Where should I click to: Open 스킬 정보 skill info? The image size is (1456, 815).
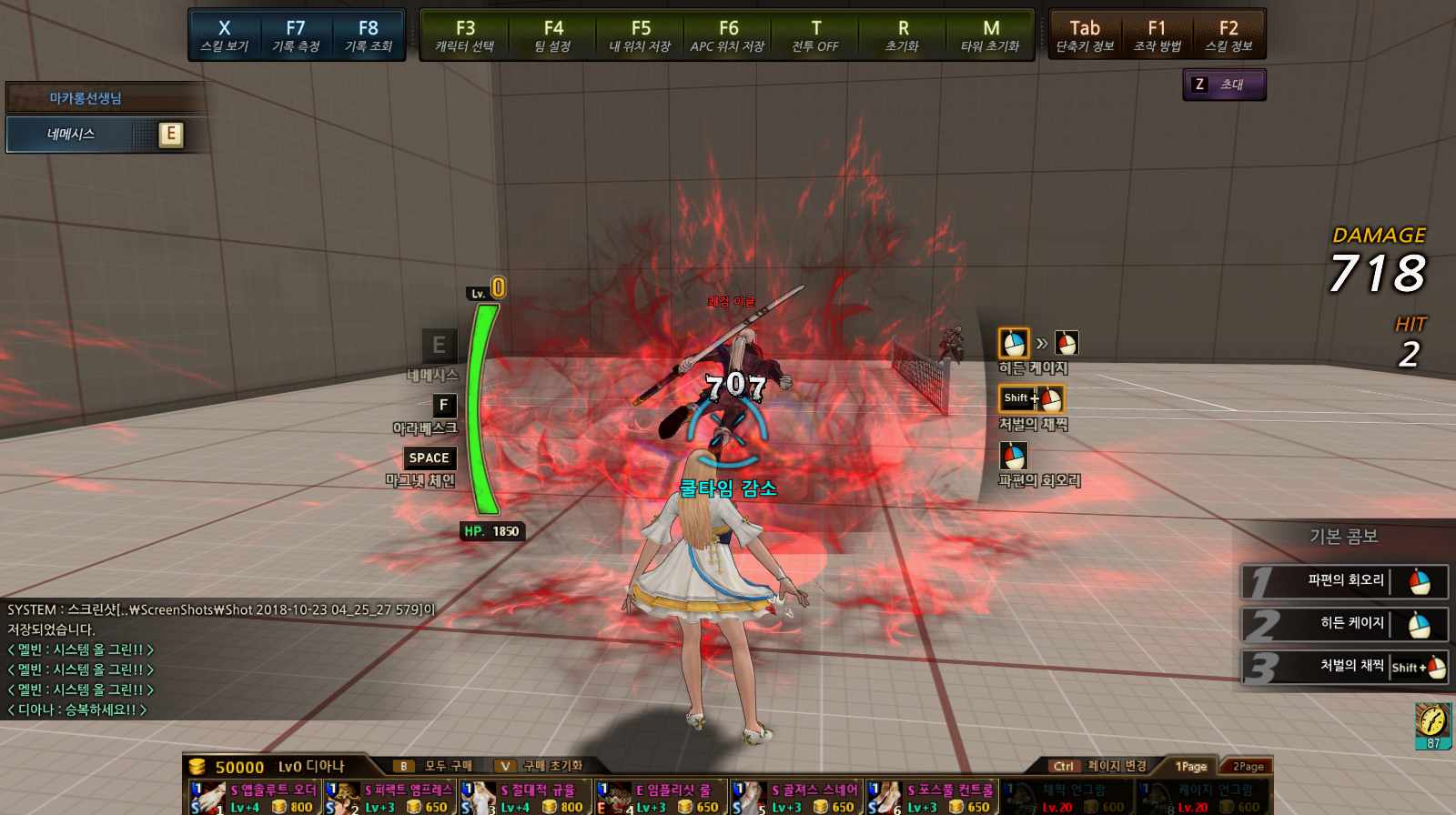(1228, 35)
